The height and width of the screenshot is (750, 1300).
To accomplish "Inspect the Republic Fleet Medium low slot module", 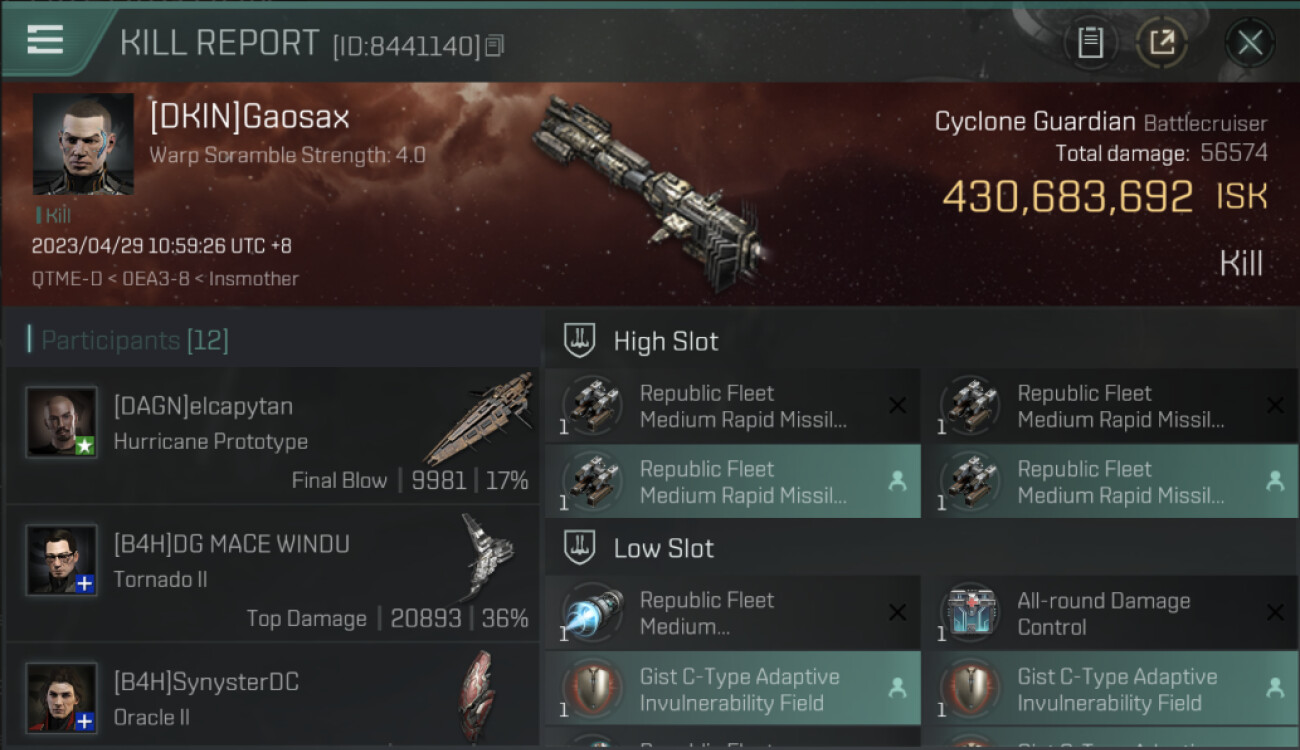I will (732, 613).
